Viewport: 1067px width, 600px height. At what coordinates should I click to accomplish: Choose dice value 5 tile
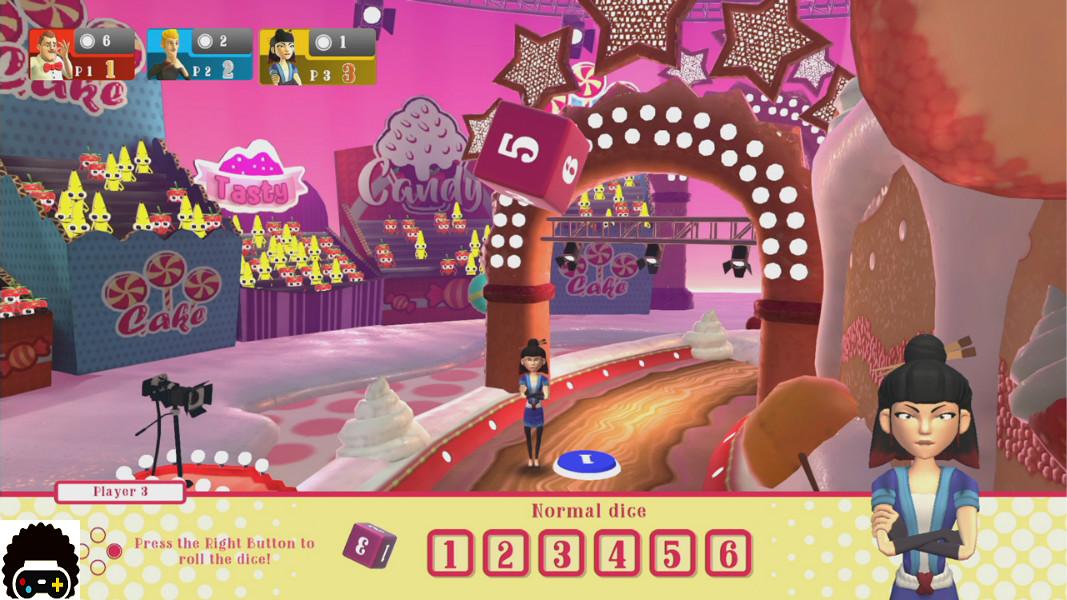pyautogui.click(x=672, y=553)
